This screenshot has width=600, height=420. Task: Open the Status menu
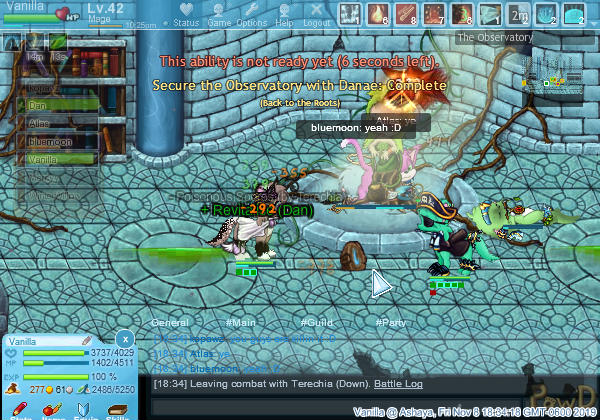pos(185,21)
